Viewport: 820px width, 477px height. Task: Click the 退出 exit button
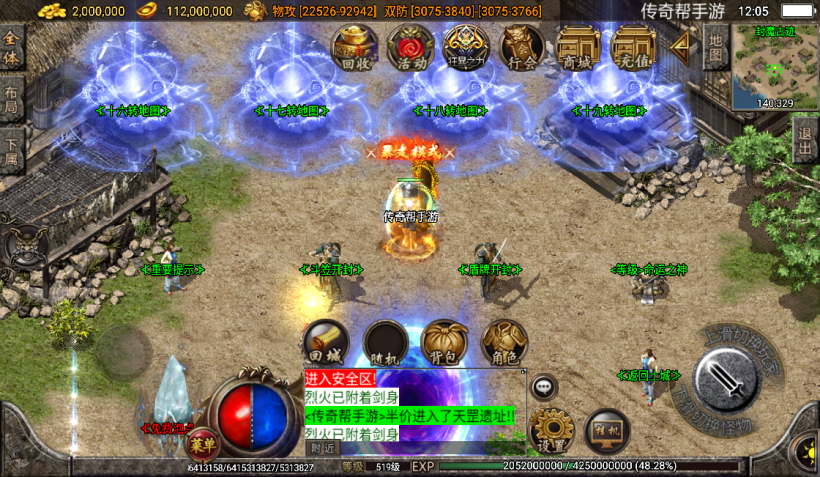click(805, 139)
